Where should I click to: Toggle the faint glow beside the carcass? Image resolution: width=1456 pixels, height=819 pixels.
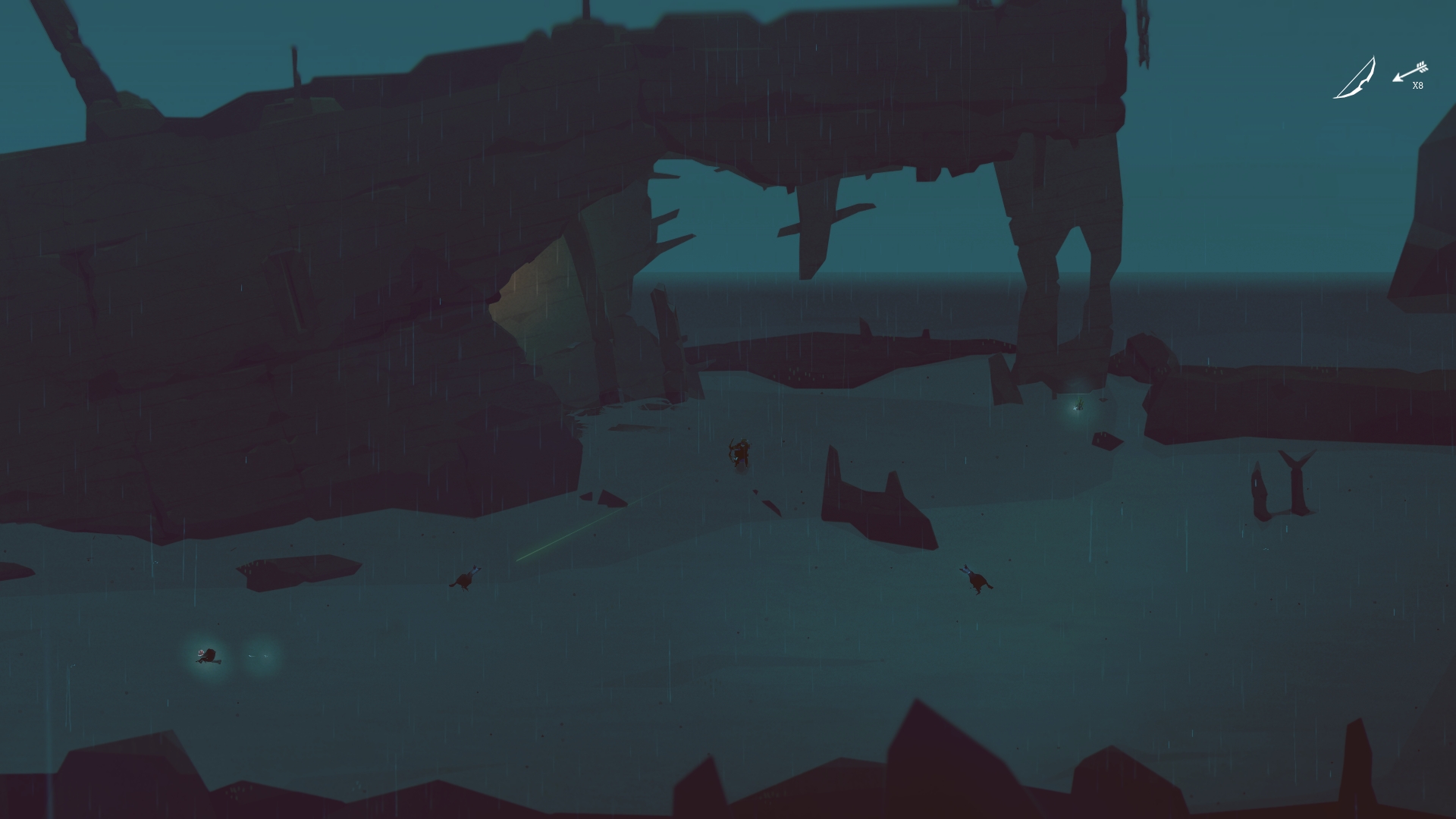(258, 655)
